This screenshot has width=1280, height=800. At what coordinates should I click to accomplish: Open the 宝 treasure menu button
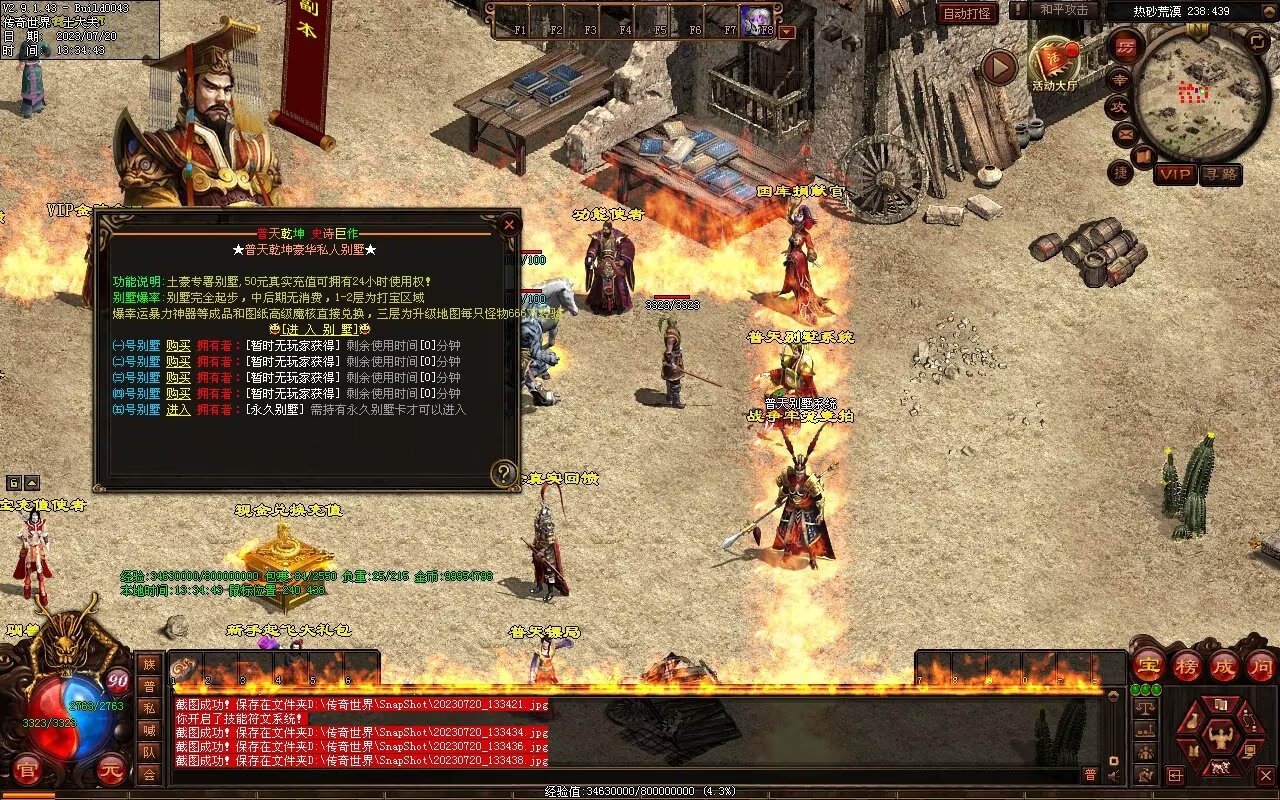coord(1148,665)
